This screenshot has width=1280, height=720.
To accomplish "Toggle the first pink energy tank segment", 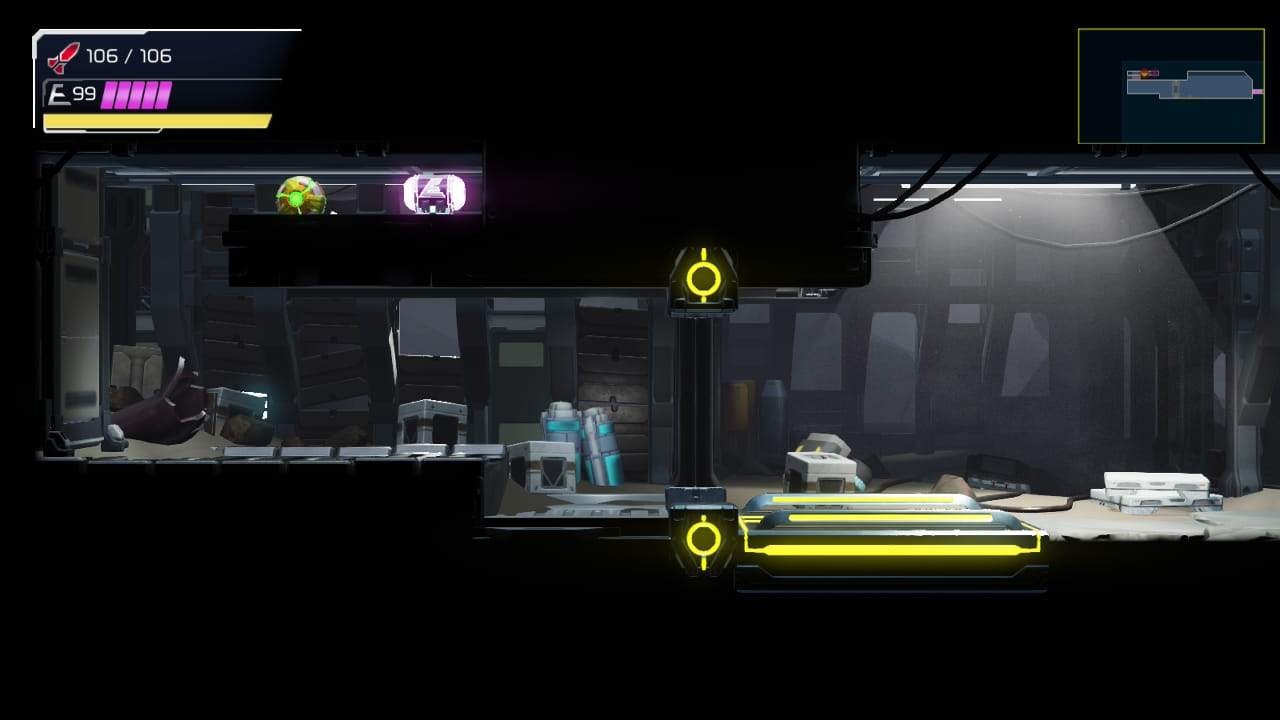I will pos(107,95).
